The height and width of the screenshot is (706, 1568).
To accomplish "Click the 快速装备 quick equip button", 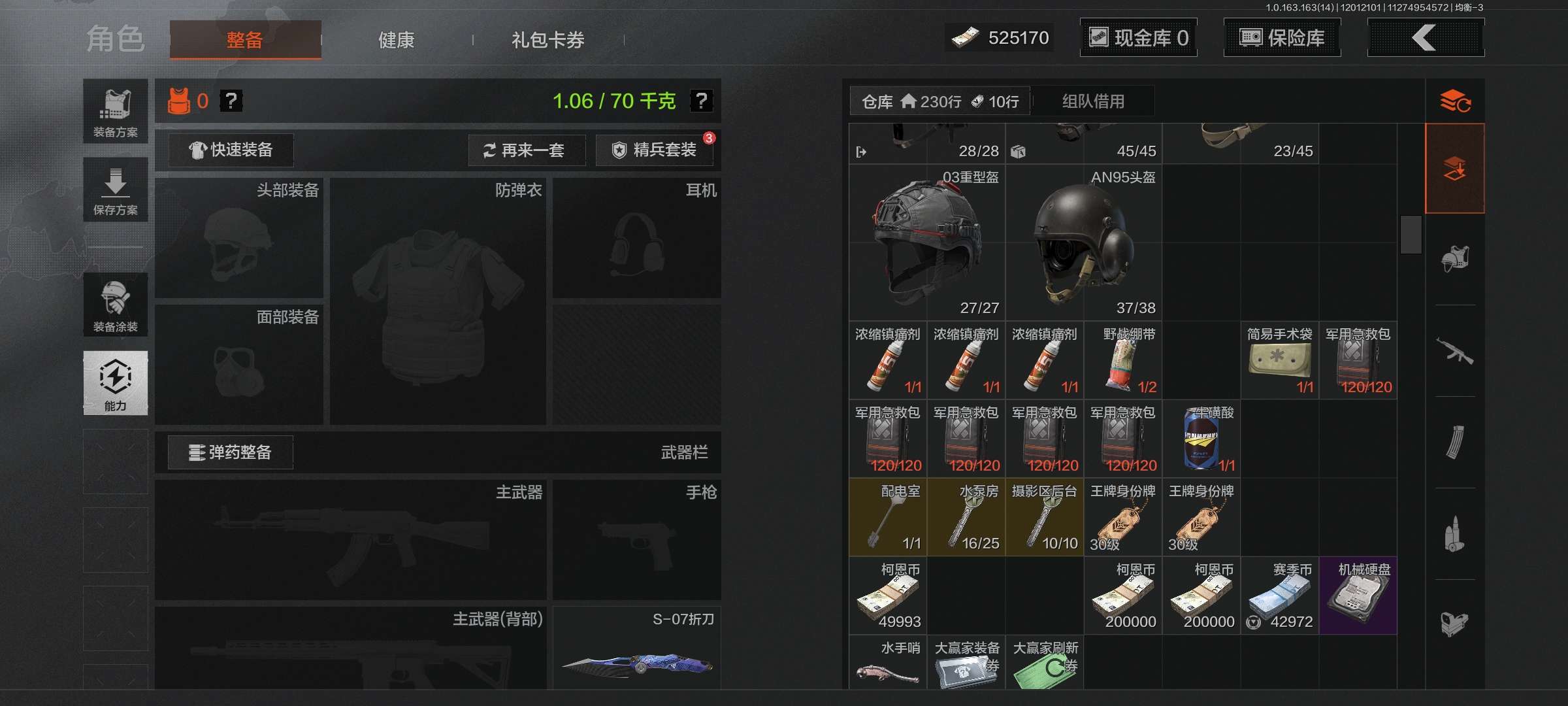I will pyautogui.click(x=230, y=150).
